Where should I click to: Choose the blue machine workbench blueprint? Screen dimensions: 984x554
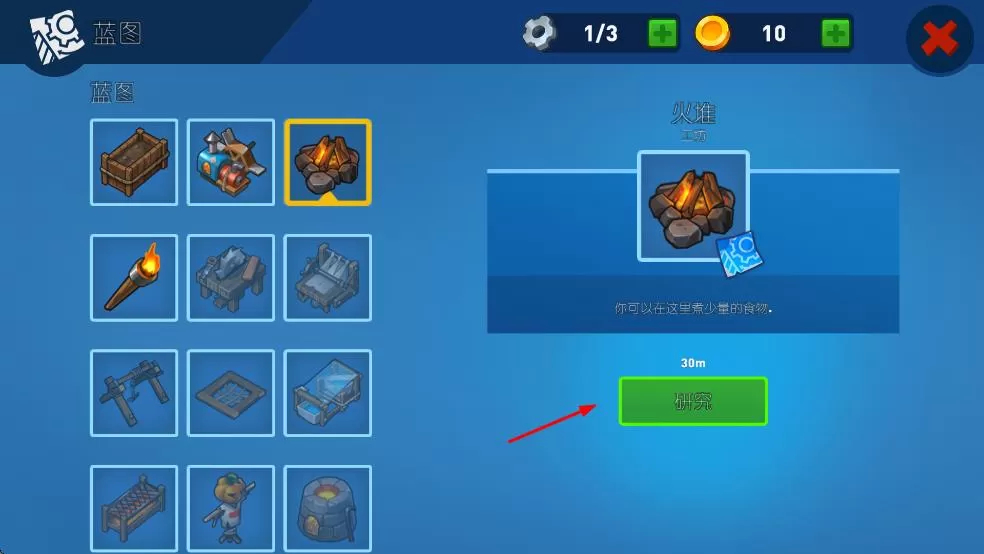click(x=231, y=162)
